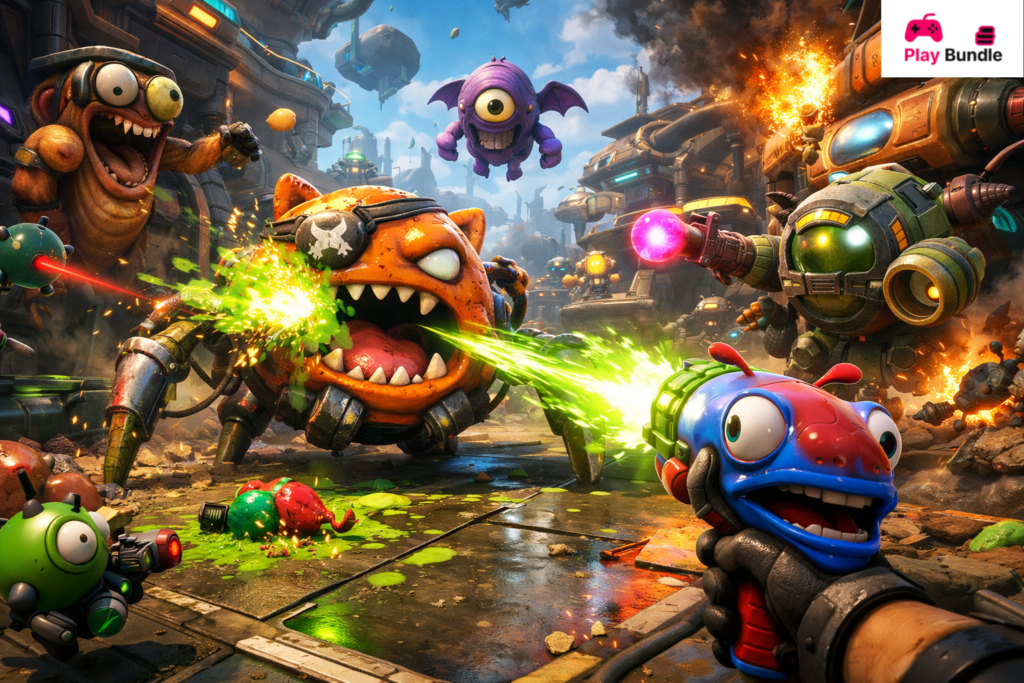
Task: Click the Play Bundle logo
Action: 951,39
